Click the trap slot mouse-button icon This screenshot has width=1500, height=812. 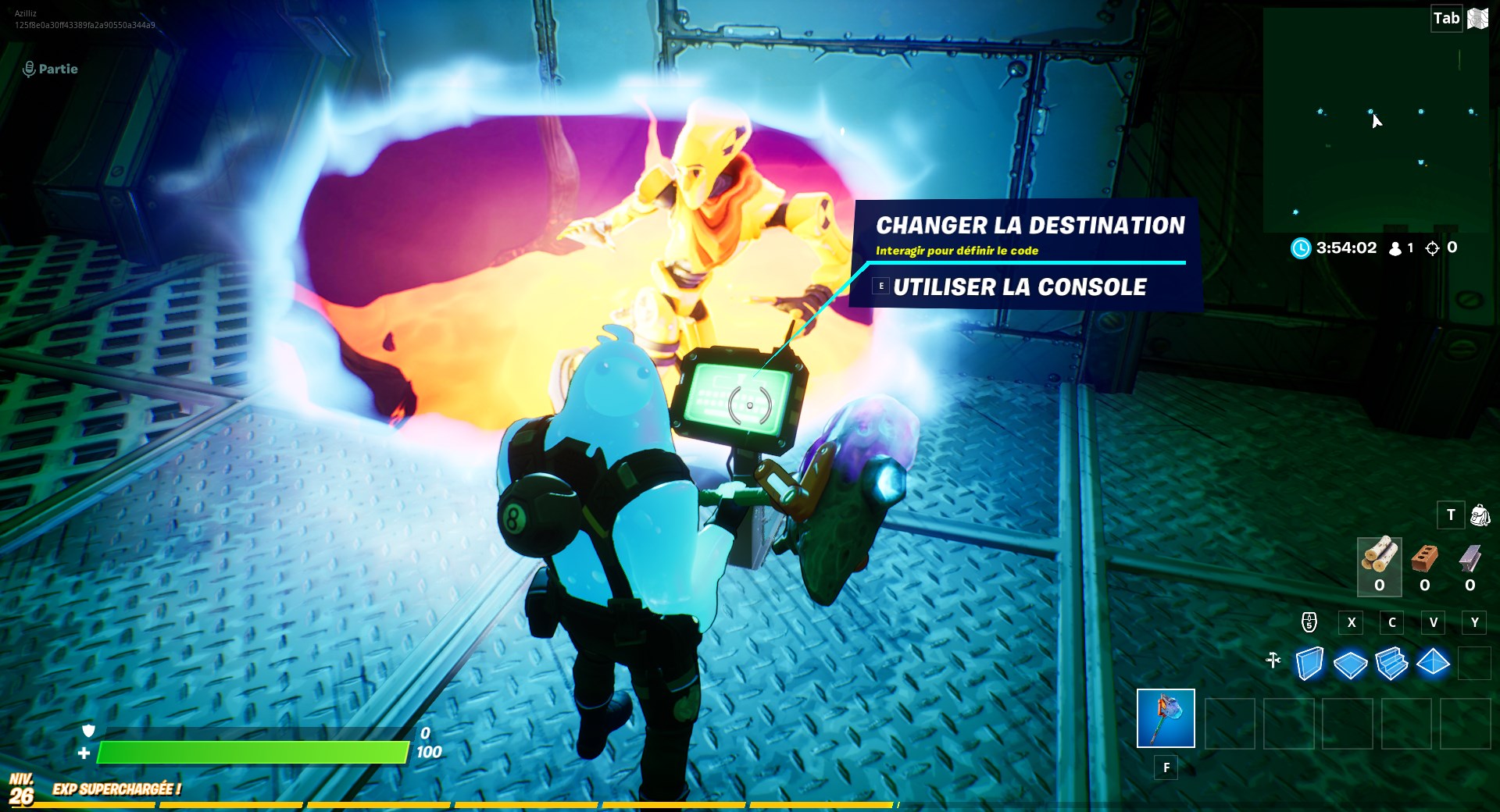coord(1309,622)
